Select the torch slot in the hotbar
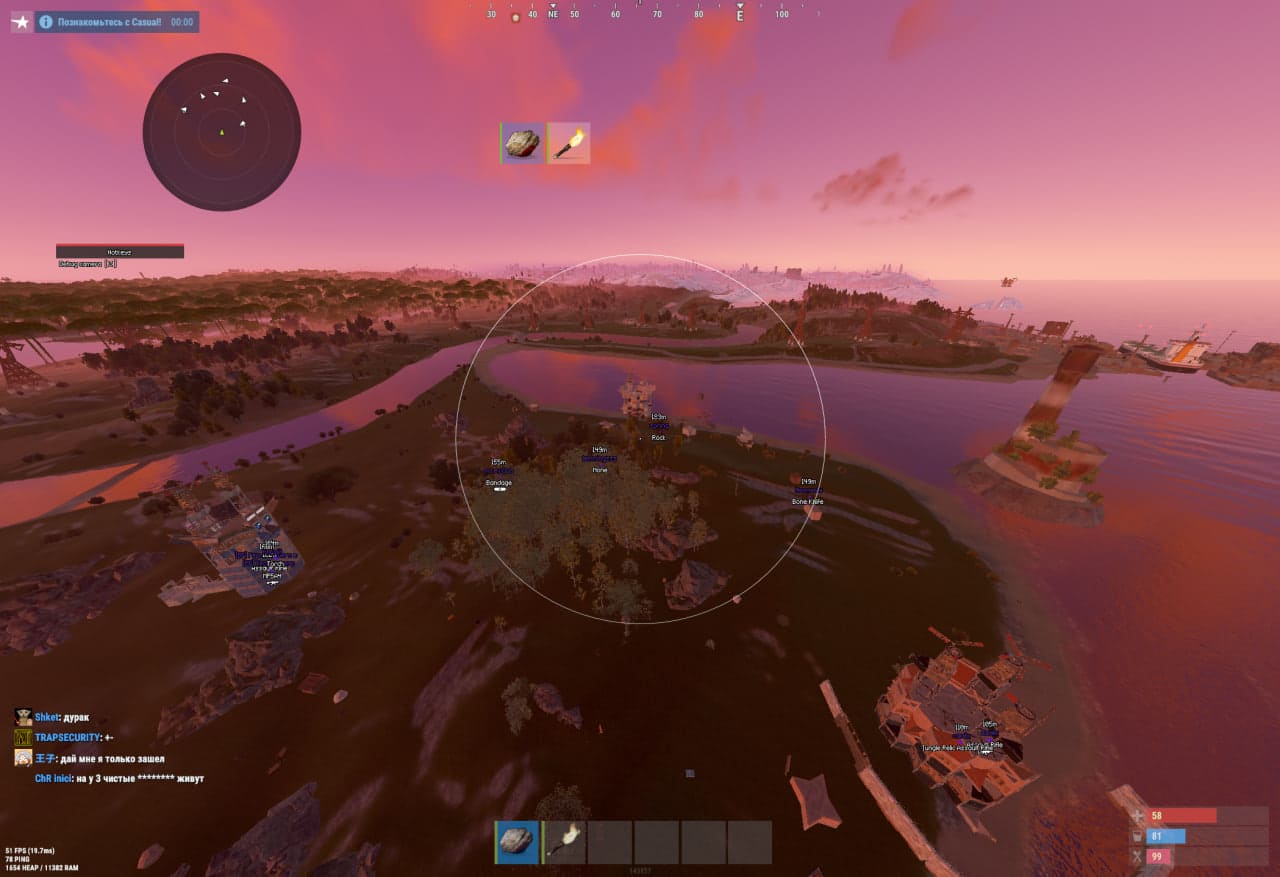Viewport: 1280px width, 877px height. pyautogui.click(x=564, y=842)
